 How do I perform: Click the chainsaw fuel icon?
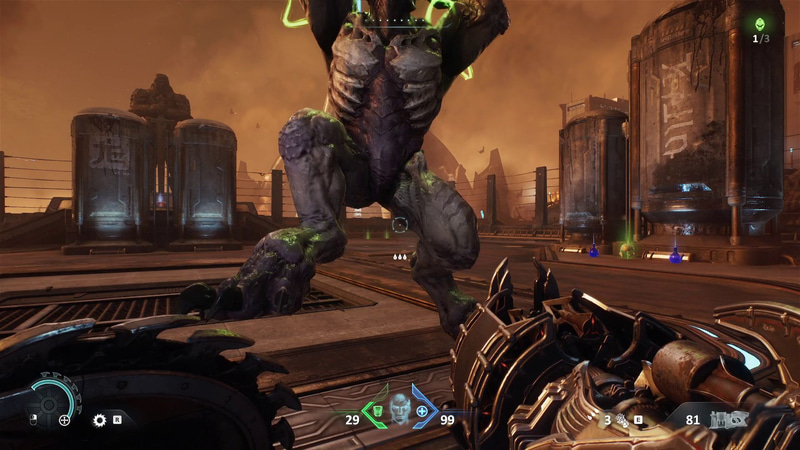(x=621, y=420)
